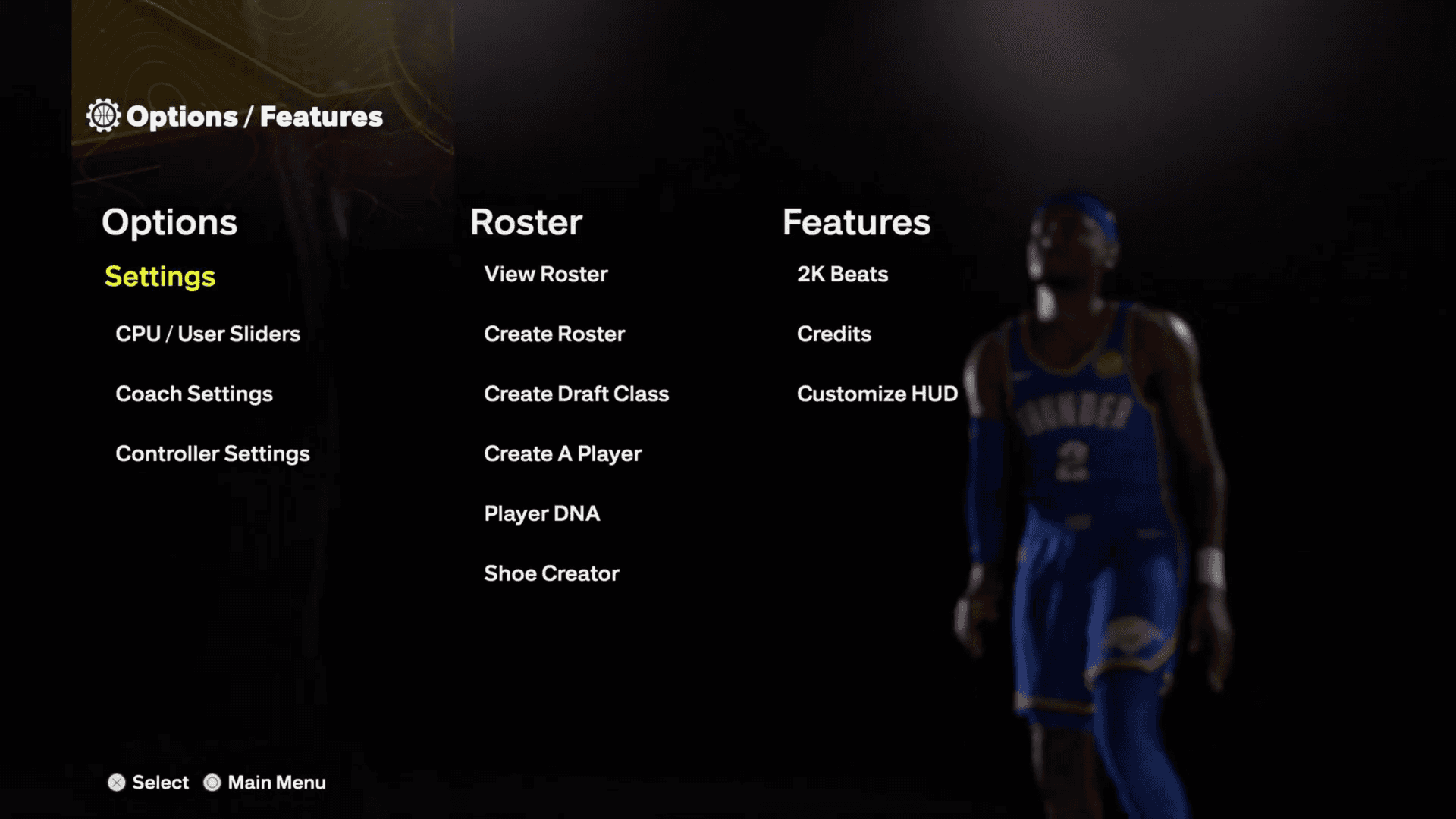Select the Settings menu entry
Image resolution: width=1456 pixels, height=819 pixels.
[159, 277]
